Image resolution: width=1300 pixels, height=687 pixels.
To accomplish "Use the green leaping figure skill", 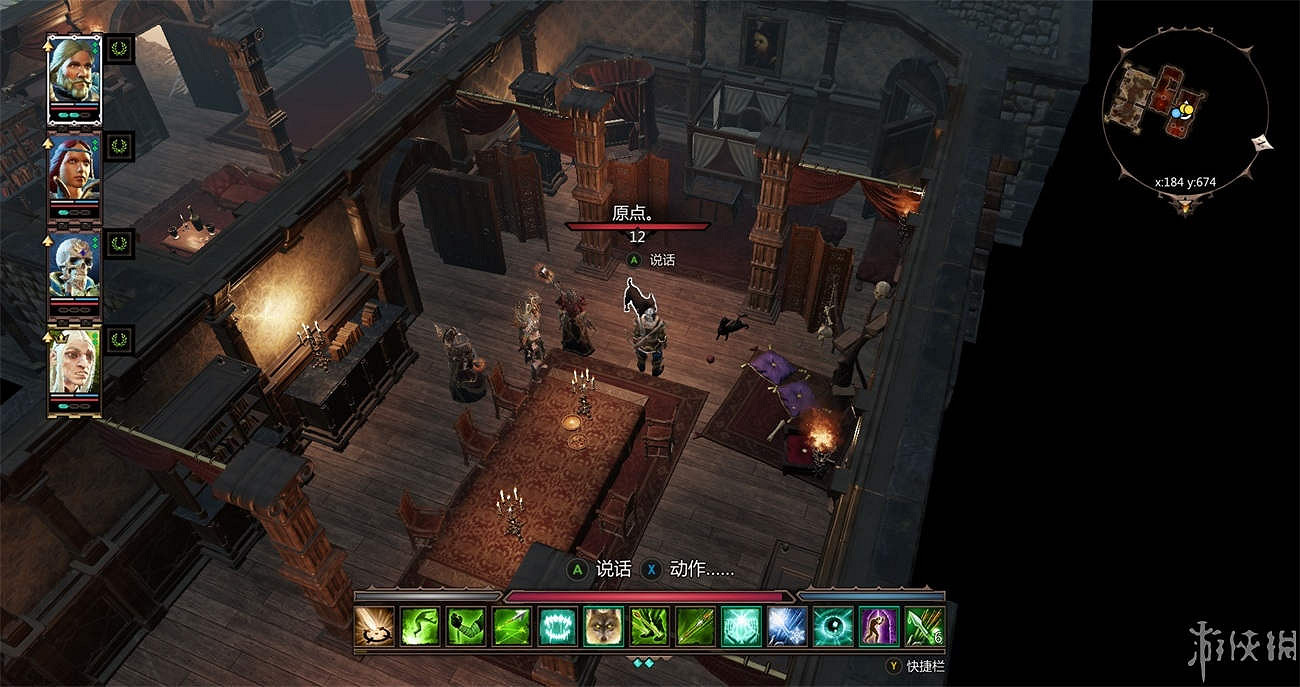I will click(420, 627).
